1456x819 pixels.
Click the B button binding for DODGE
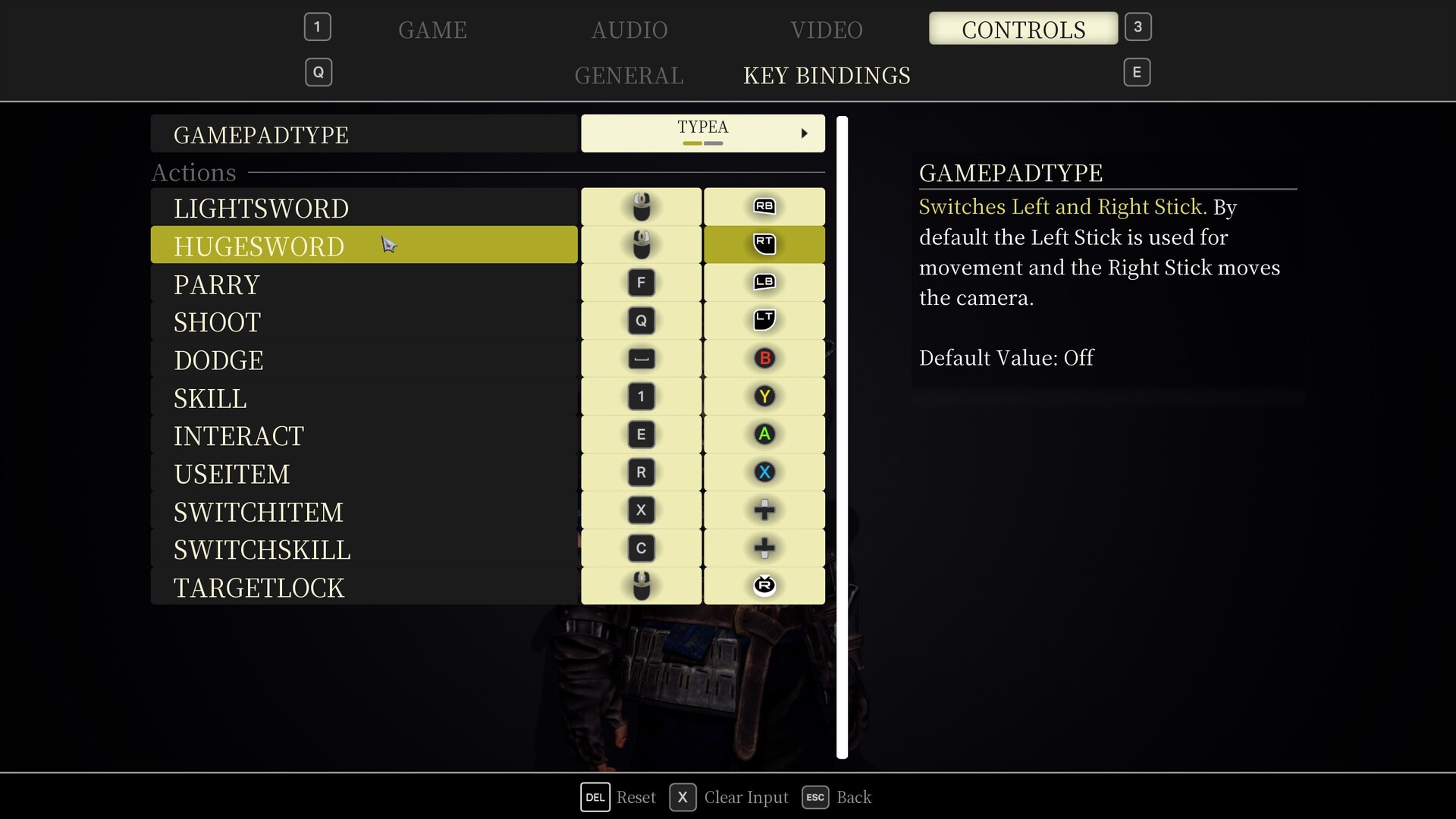(764, 358)
